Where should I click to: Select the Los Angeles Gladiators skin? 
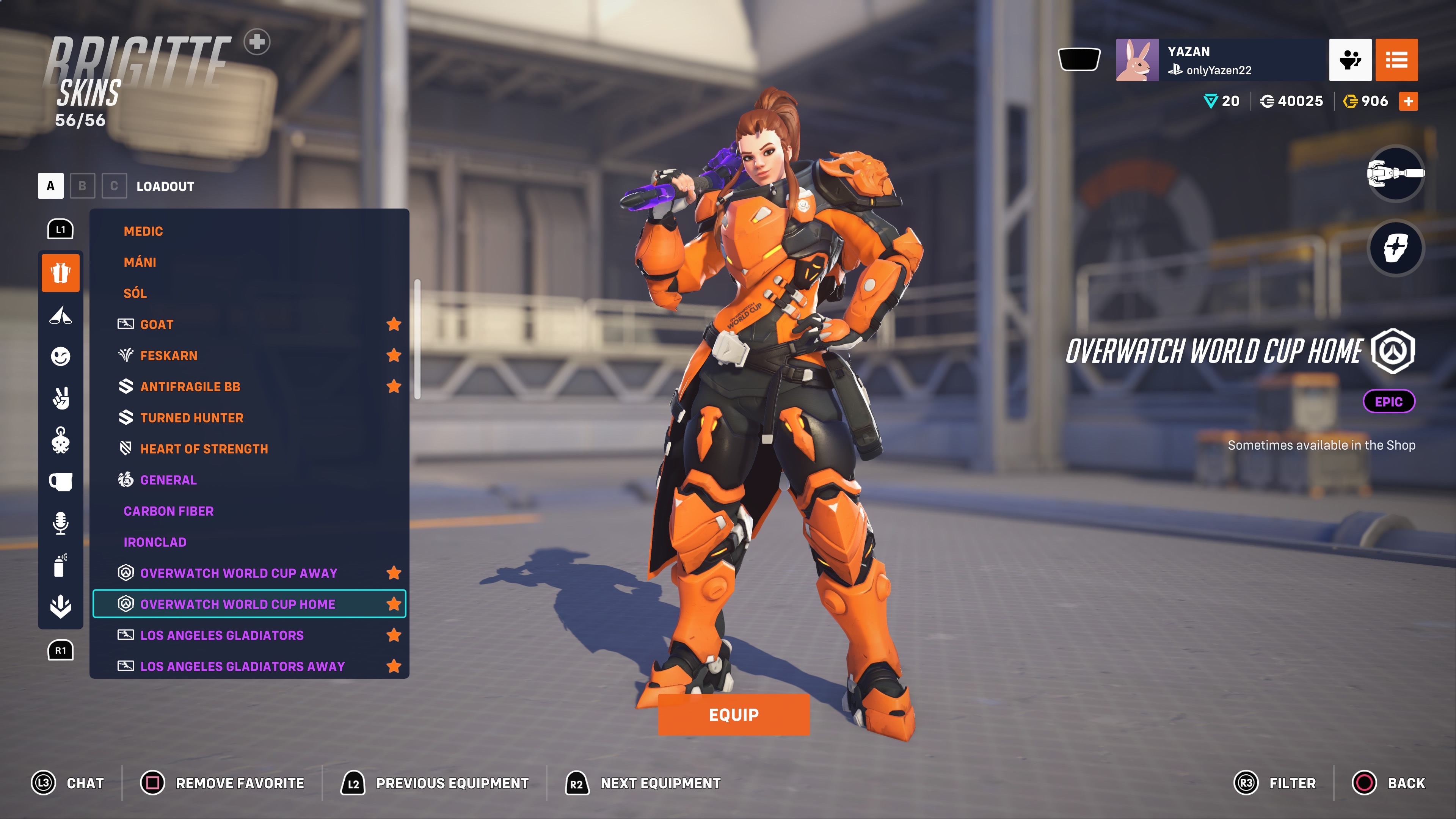point(221,635)
